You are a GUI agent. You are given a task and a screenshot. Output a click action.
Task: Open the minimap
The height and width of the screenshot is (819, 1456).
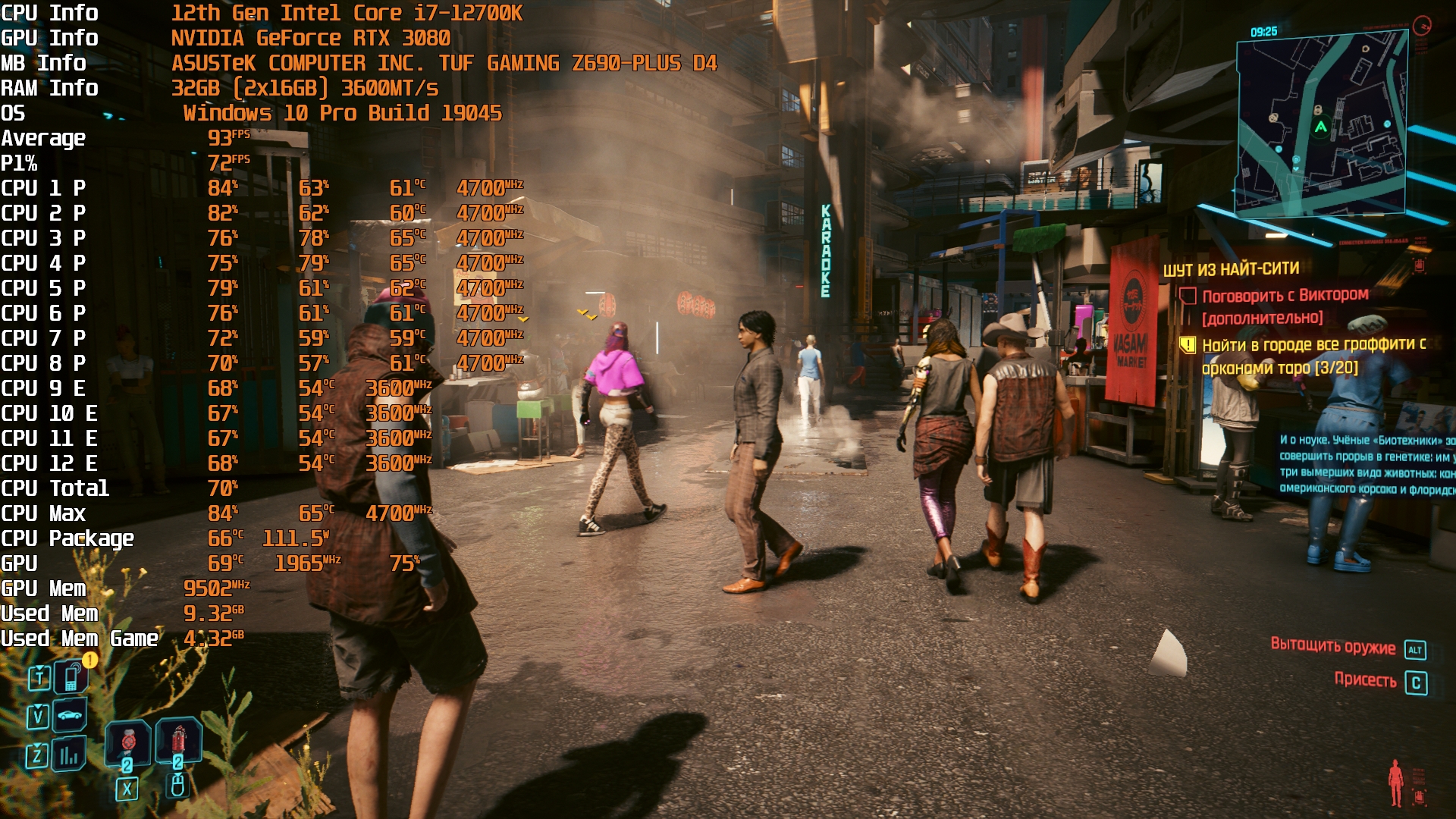[x=1322, y=125]
